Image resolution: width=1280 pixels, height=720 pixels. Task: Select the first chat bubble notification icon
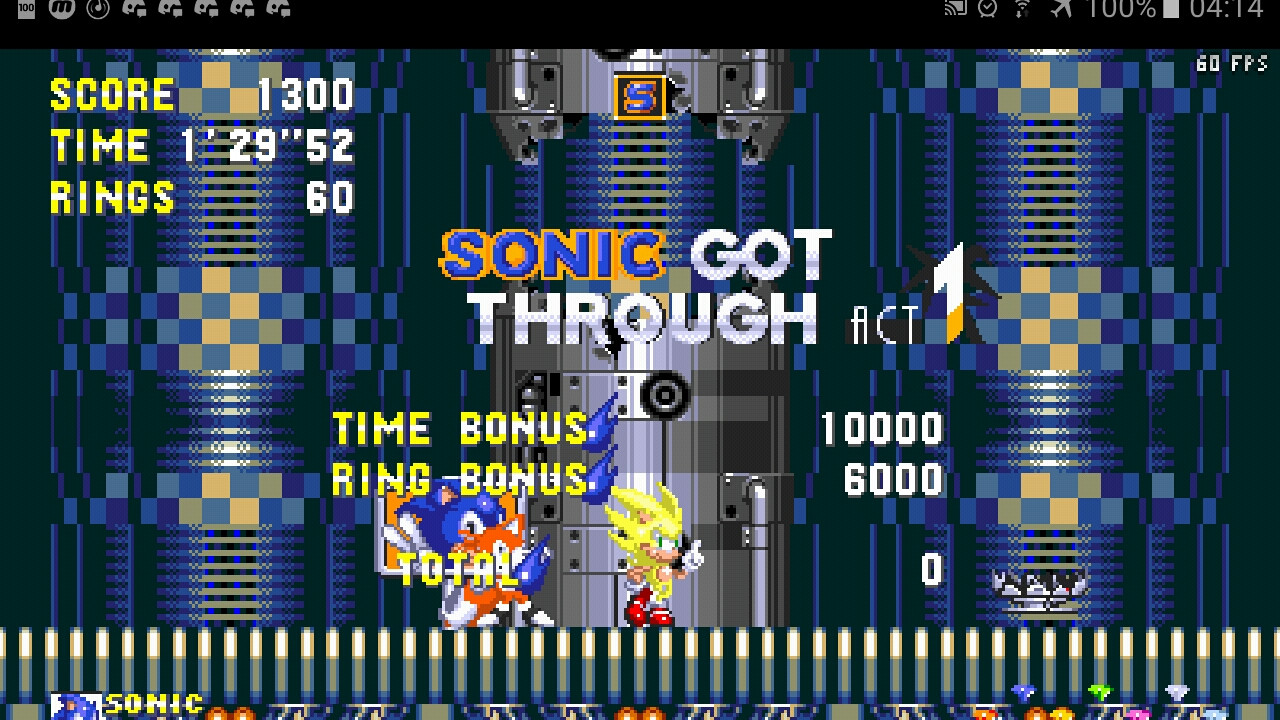[136, 10]
